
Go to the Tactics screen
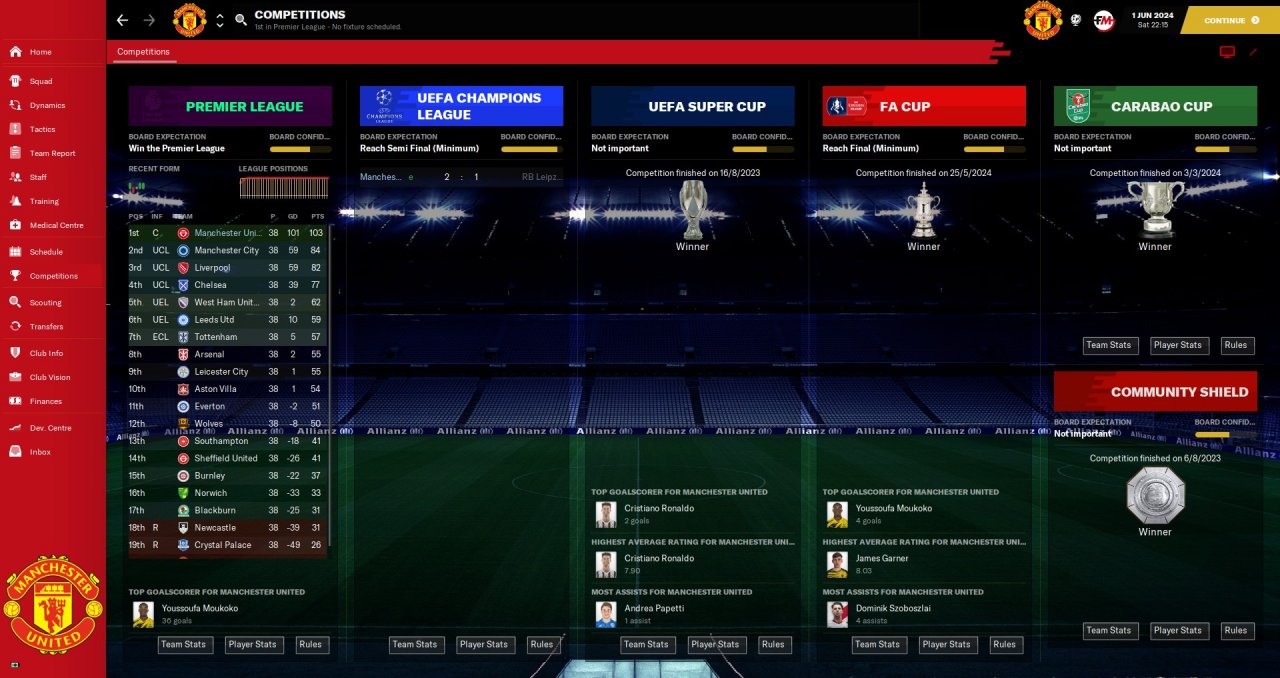tap(42, 129)
